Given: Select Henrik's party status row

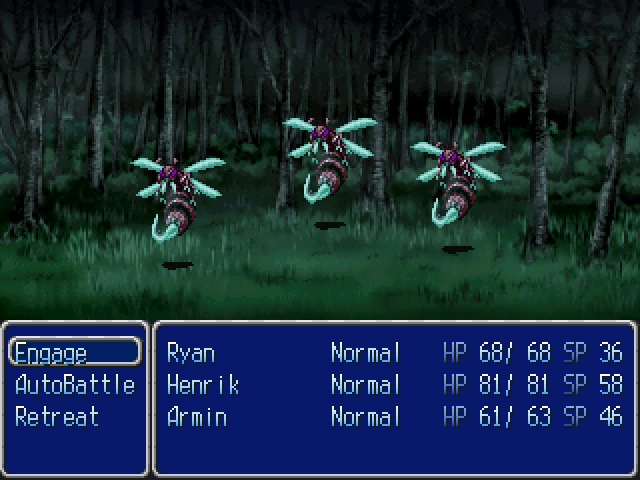Looking at the screenshot, I should (394, 384).
